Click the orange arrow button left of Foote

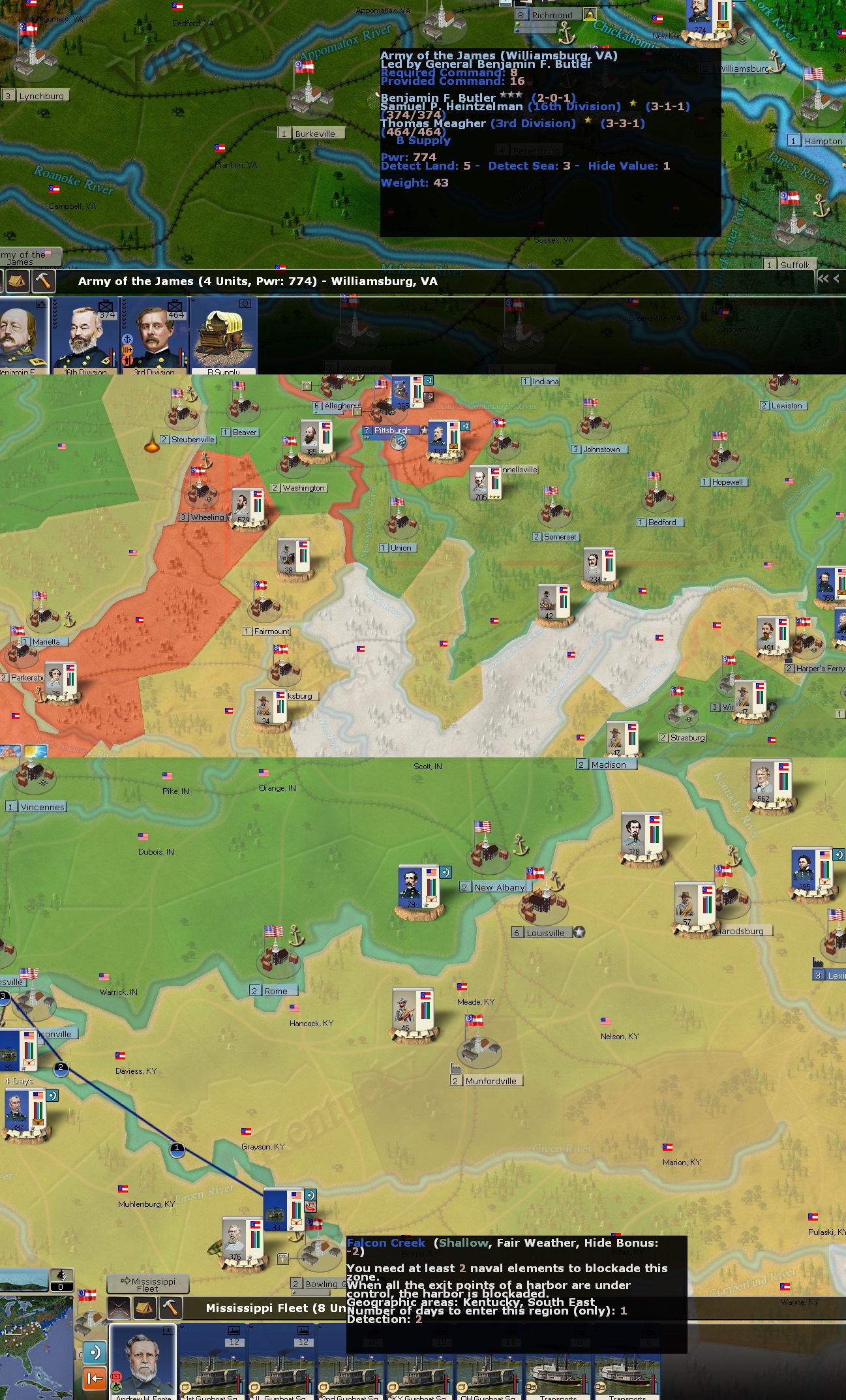coord(95,1378)
